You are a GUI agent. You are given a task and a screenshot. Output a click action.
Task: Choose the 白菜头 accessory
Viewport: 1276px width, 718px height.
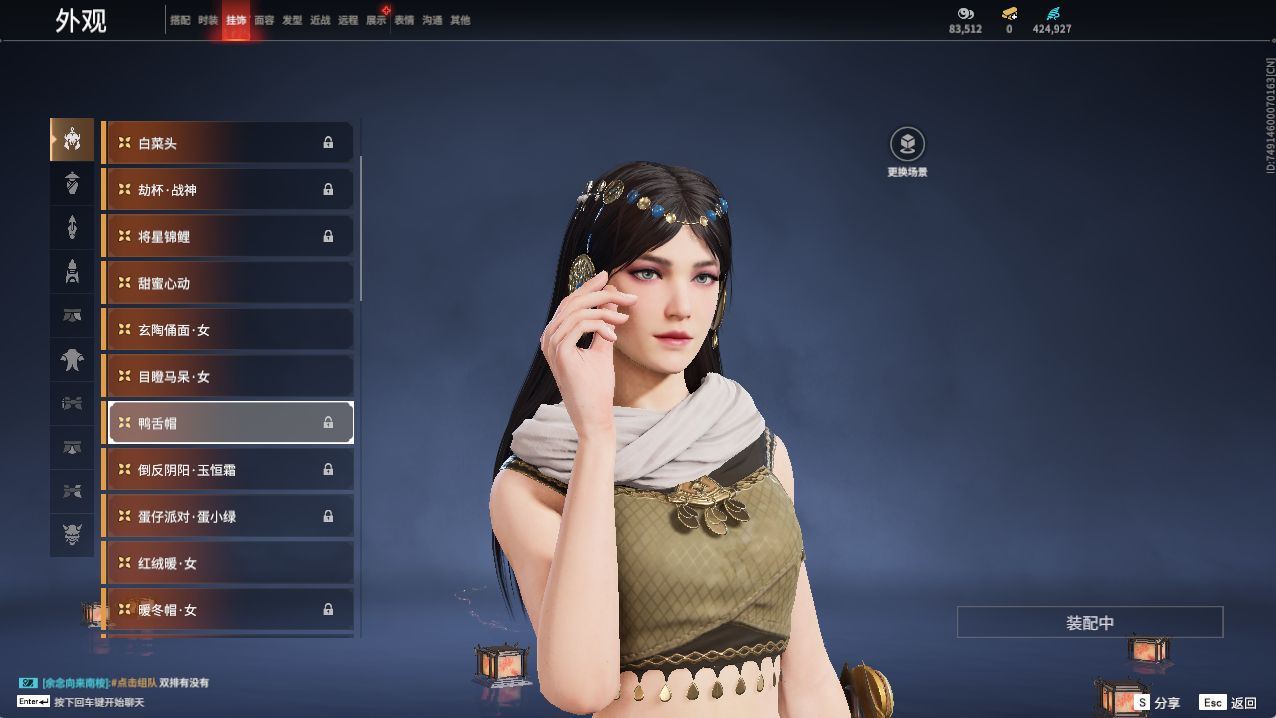click(x=229, y=143)
